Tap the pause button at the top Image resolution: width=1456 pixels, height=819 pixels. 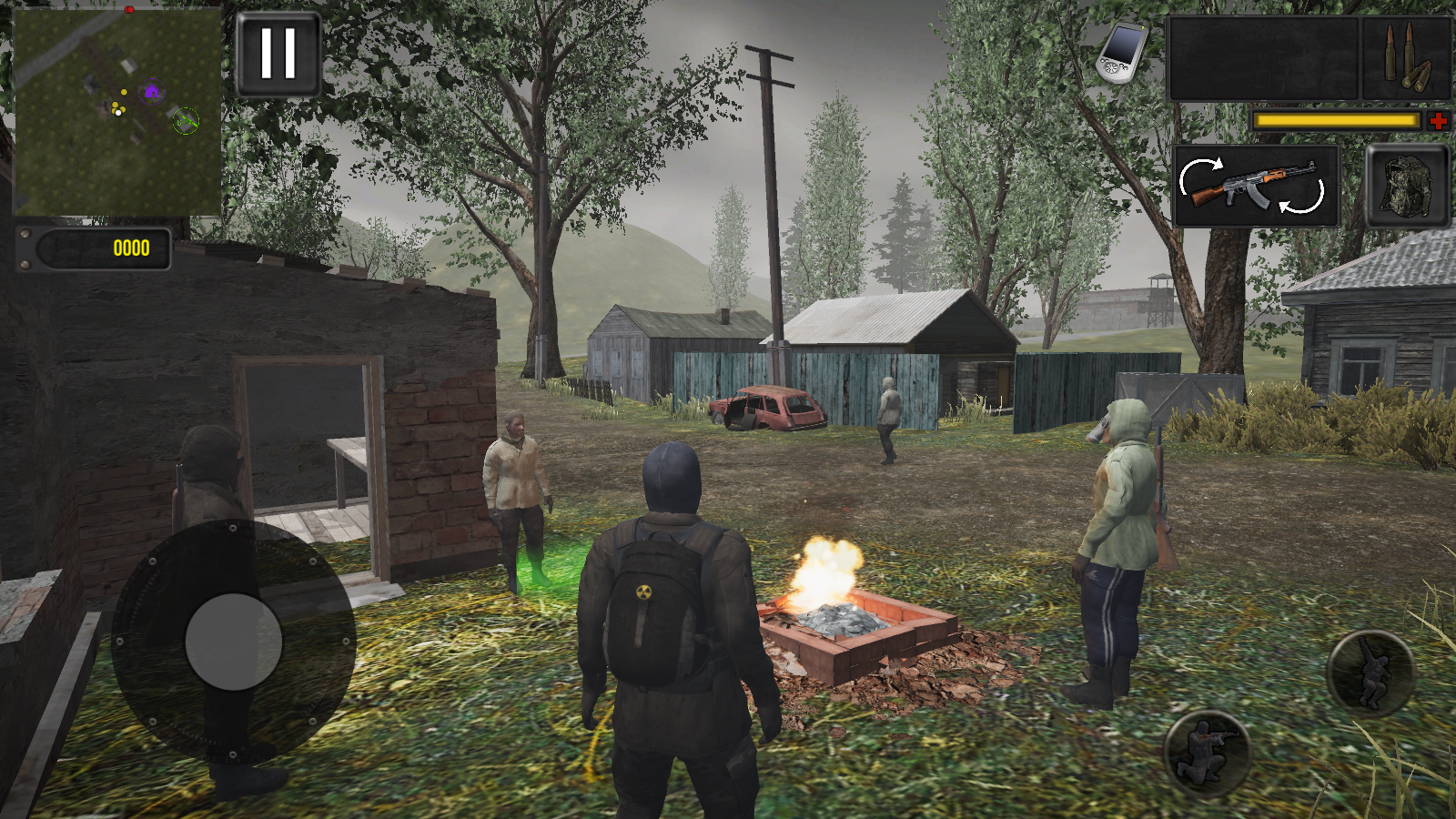pos(278,53)
